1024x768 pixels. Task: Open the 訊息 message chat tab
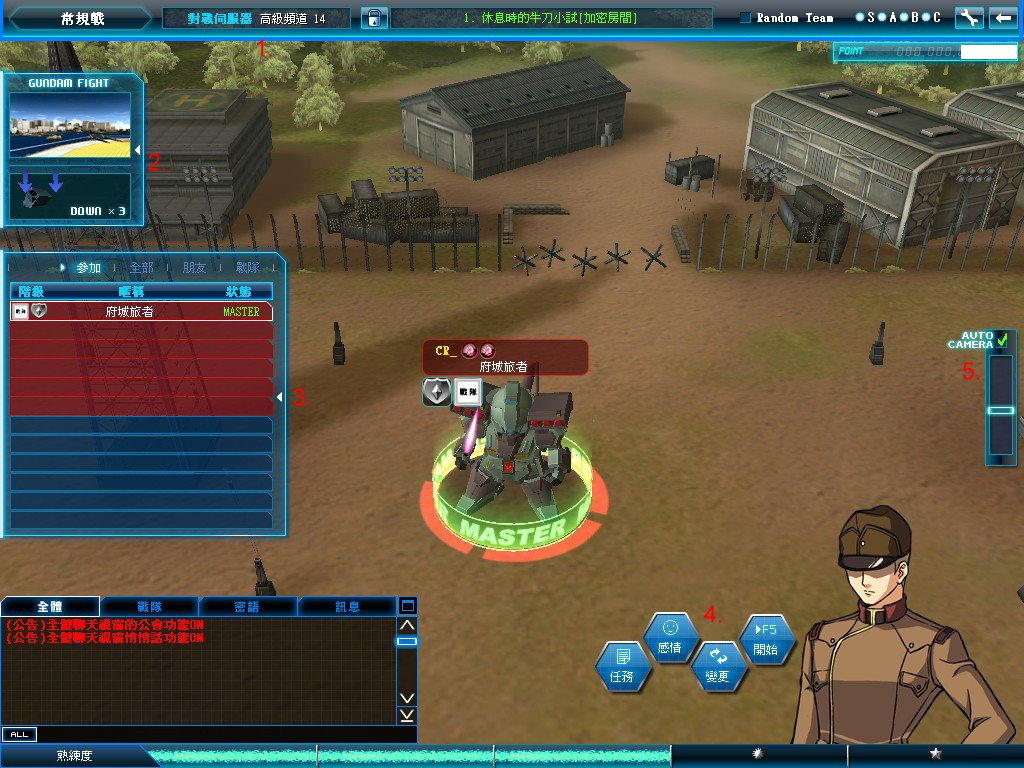coord(347,606)
